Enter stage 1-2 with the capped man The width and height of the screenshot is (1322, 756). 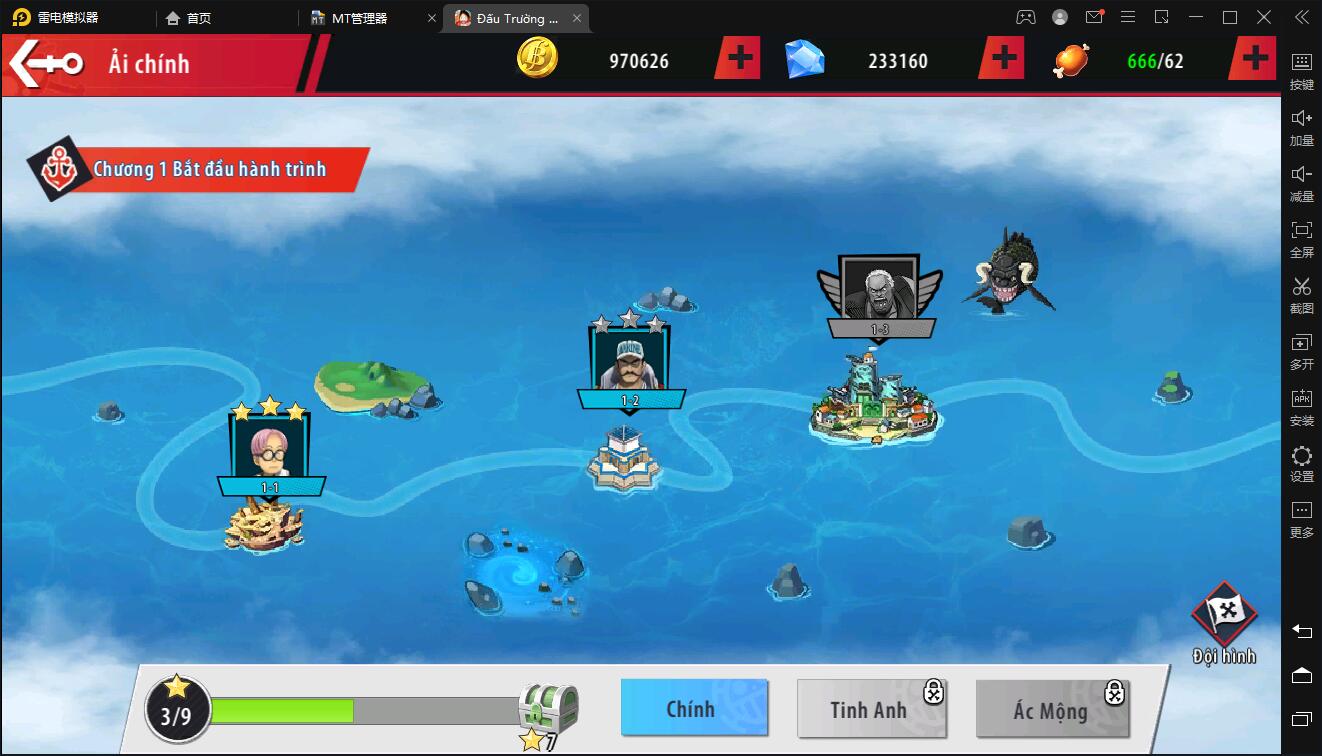[x=629, y=359]
